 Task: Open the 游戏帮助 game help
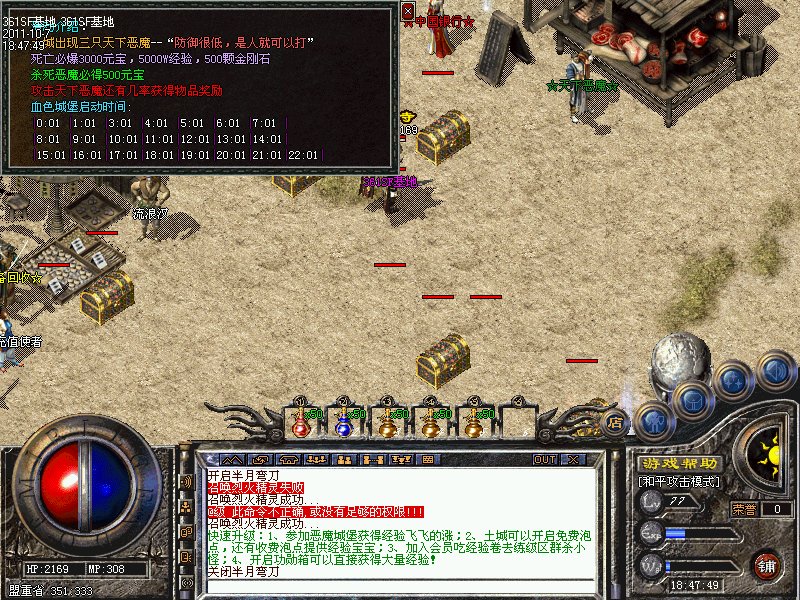pyautogui.click(x=679, y=464)
